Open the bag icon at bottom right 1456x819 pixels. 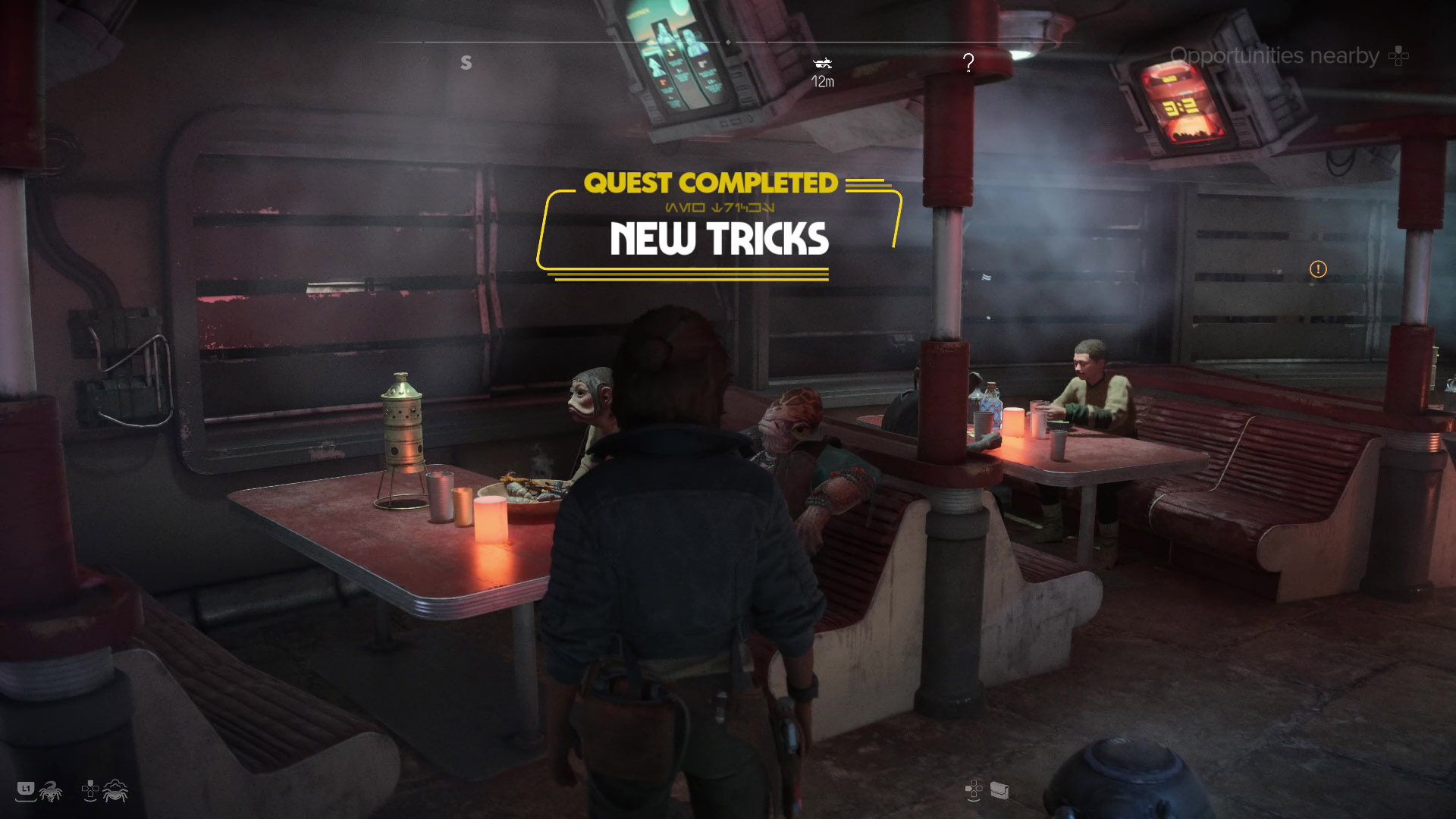click(x=1000, y=791)
